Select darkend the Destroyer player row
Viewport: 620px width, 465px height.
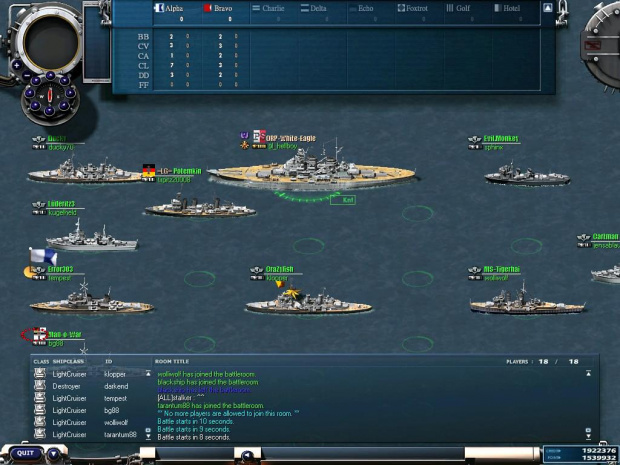(x=115, y=386)
